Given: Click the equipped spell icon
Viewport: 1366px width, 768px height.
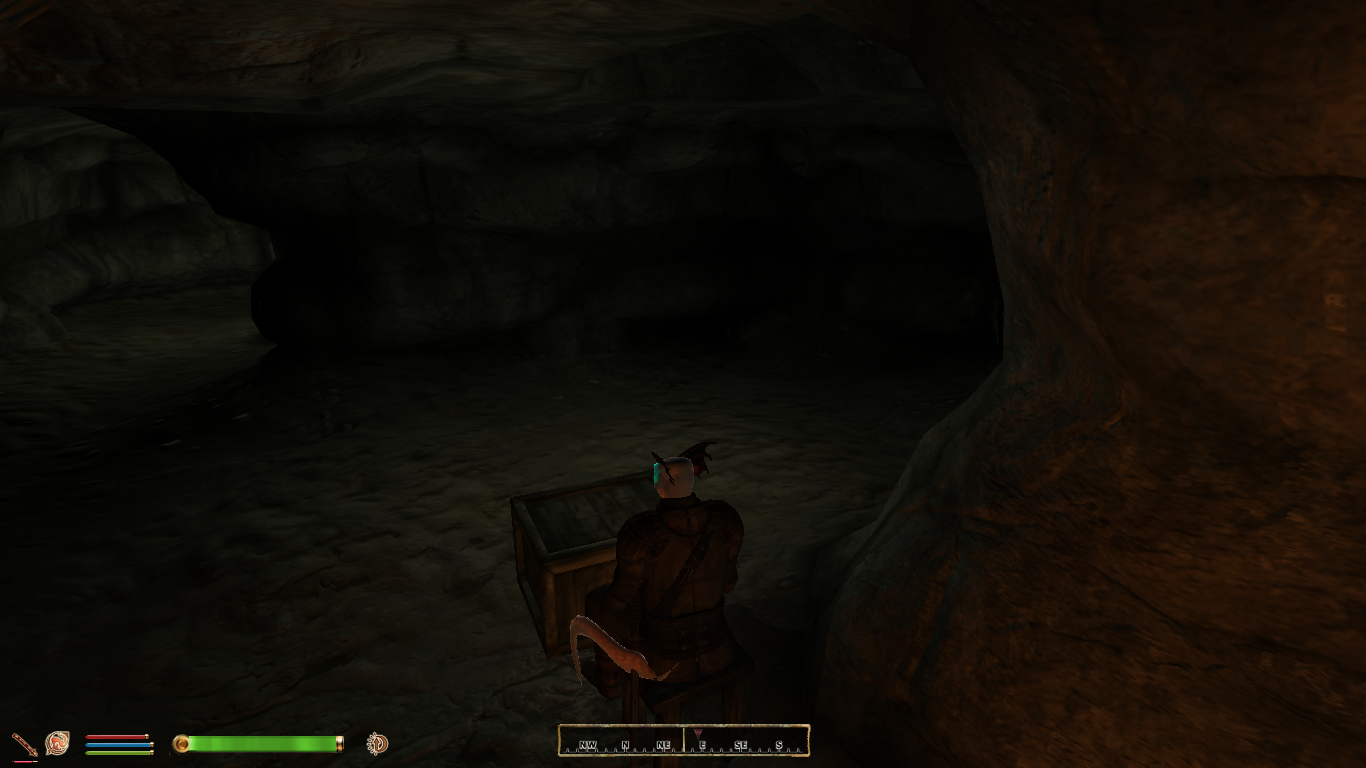Looking at the screenshot, I should point(57,743).
